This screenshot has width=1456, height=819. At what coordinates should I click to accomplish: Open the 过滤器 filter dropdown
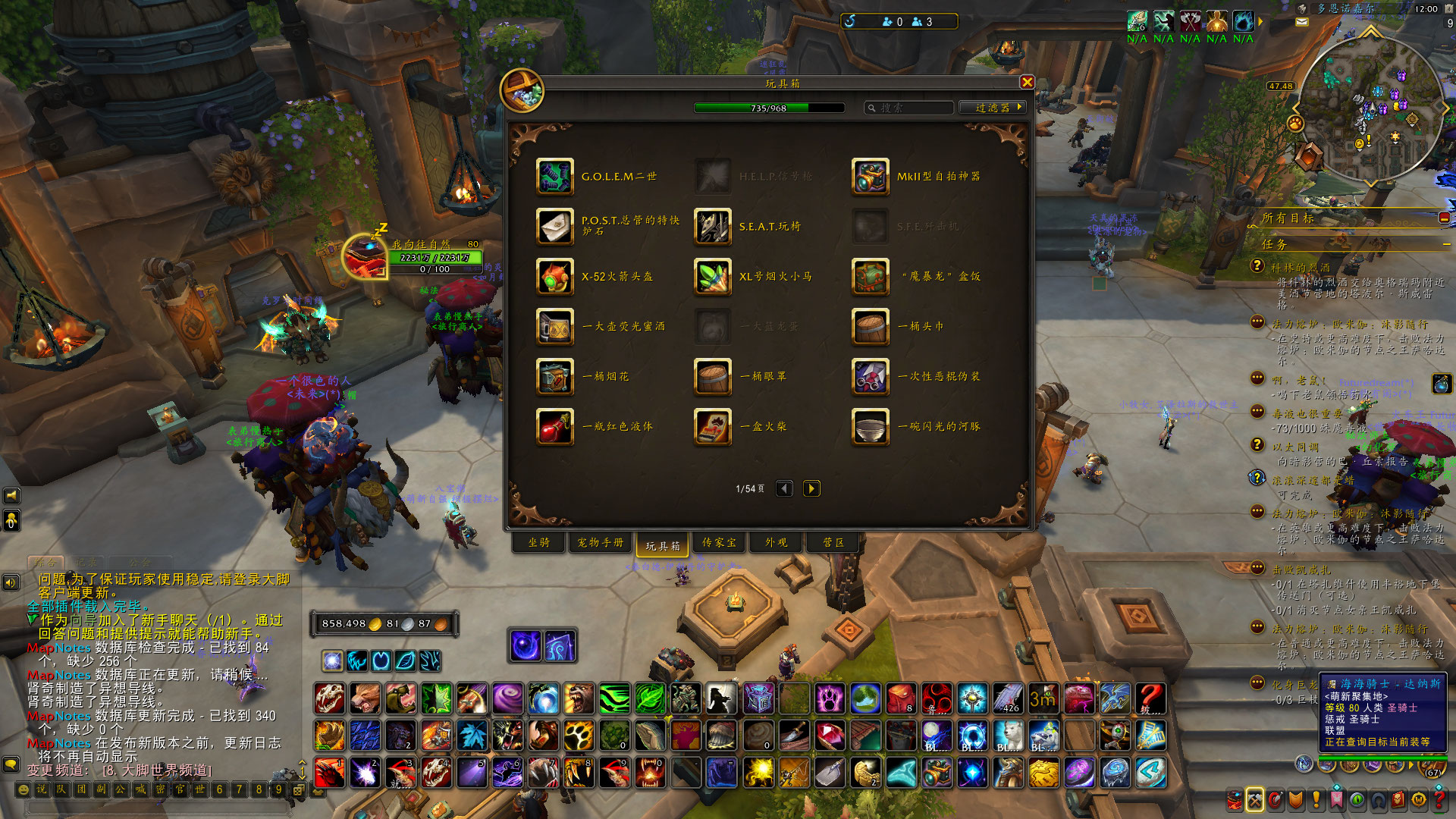pos(993,108)
